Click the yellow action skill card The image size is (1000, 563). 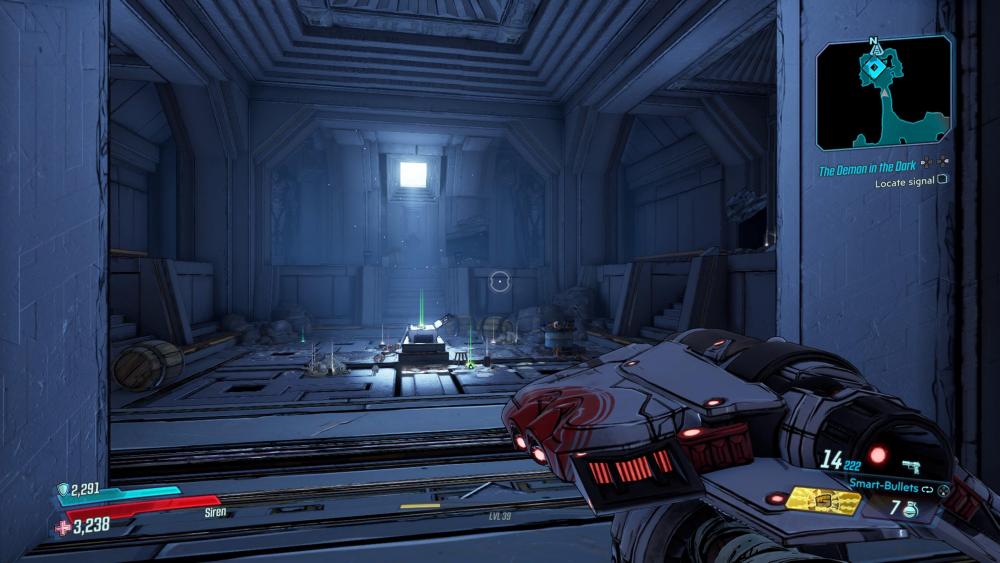[825, 501]
